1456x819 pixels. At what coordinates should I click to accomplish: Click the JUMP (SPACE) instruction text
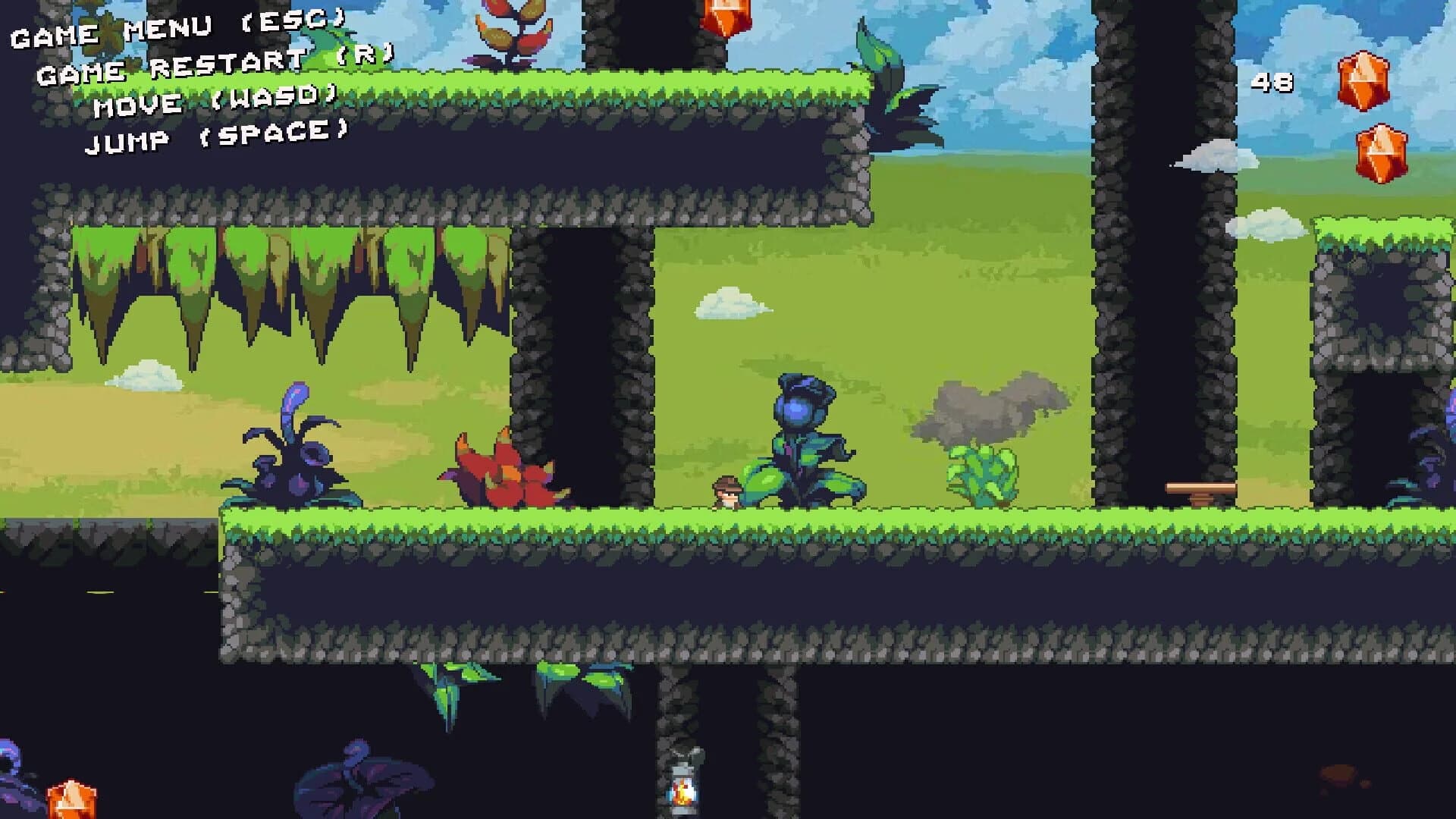216,138
